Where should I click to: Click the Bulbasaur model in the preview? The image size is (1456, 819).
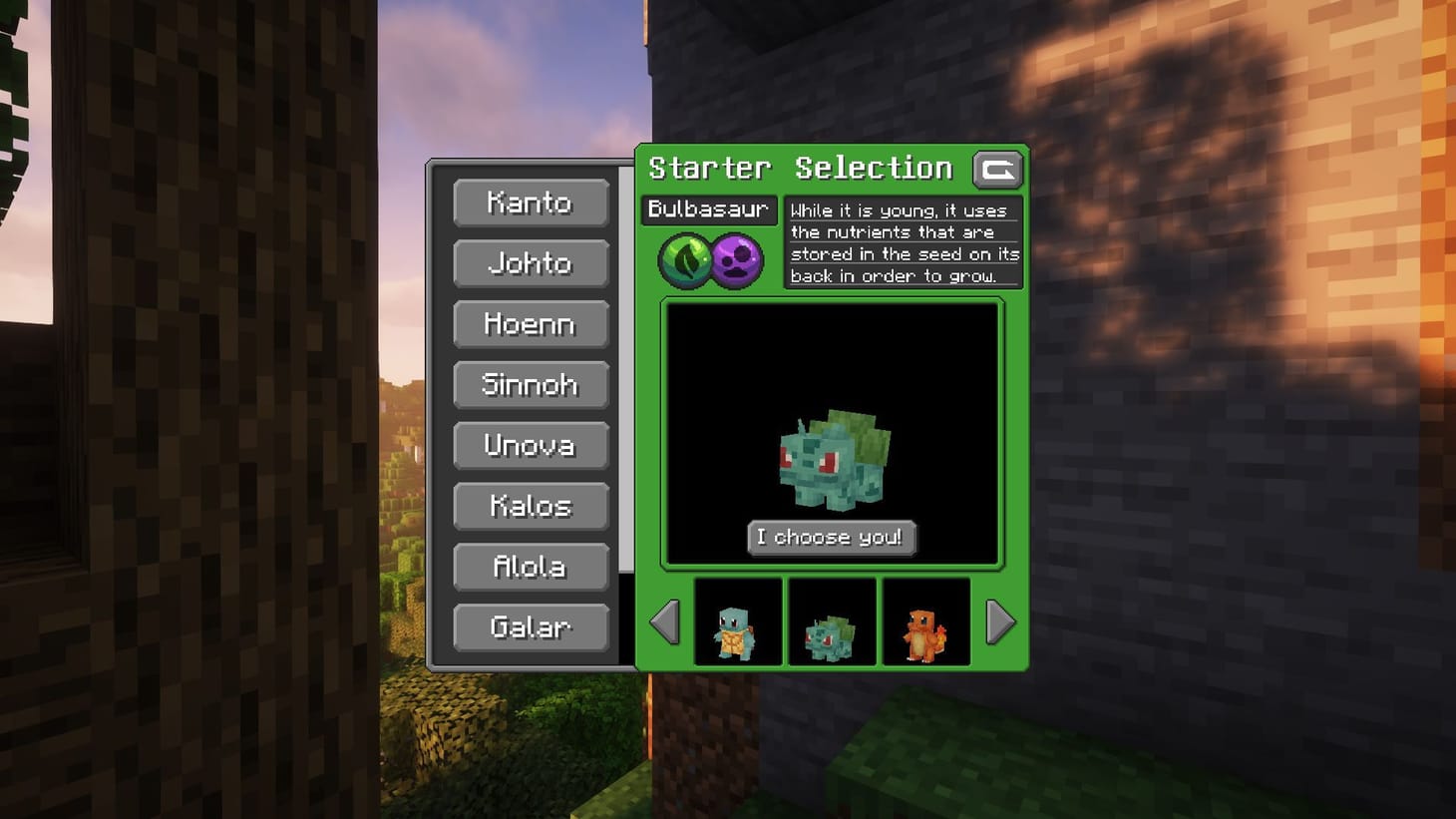point(832,459)
